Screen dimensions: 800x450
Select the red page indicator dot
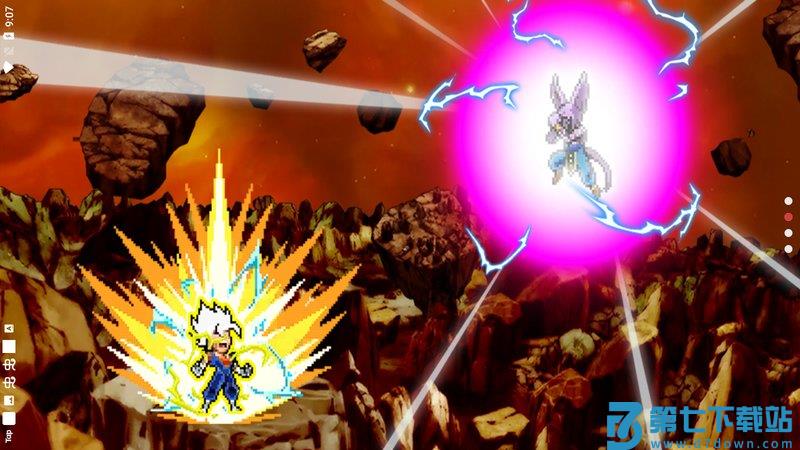click(788, 216)
